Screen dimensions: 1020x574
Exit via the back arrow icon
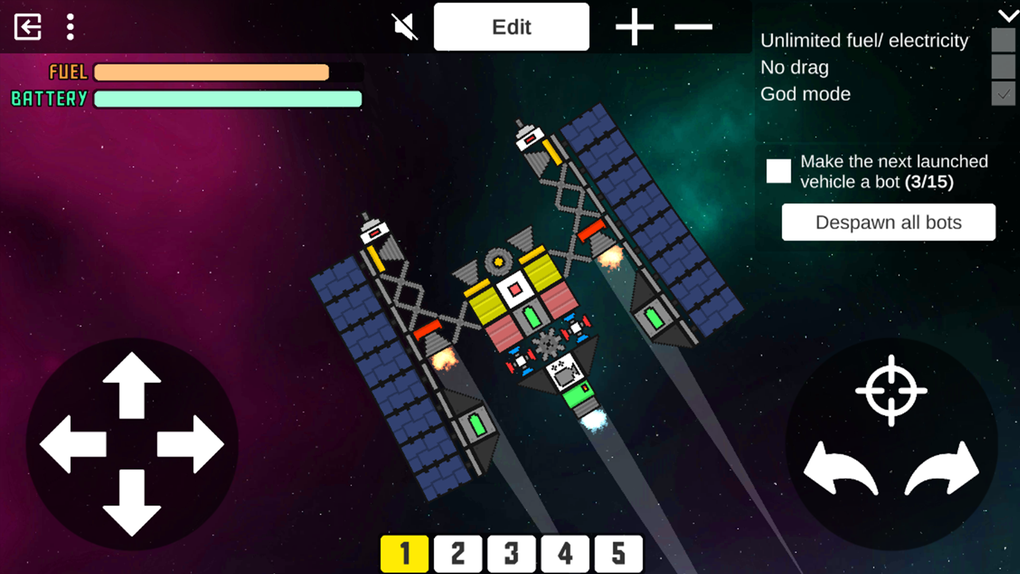point(28,27)
